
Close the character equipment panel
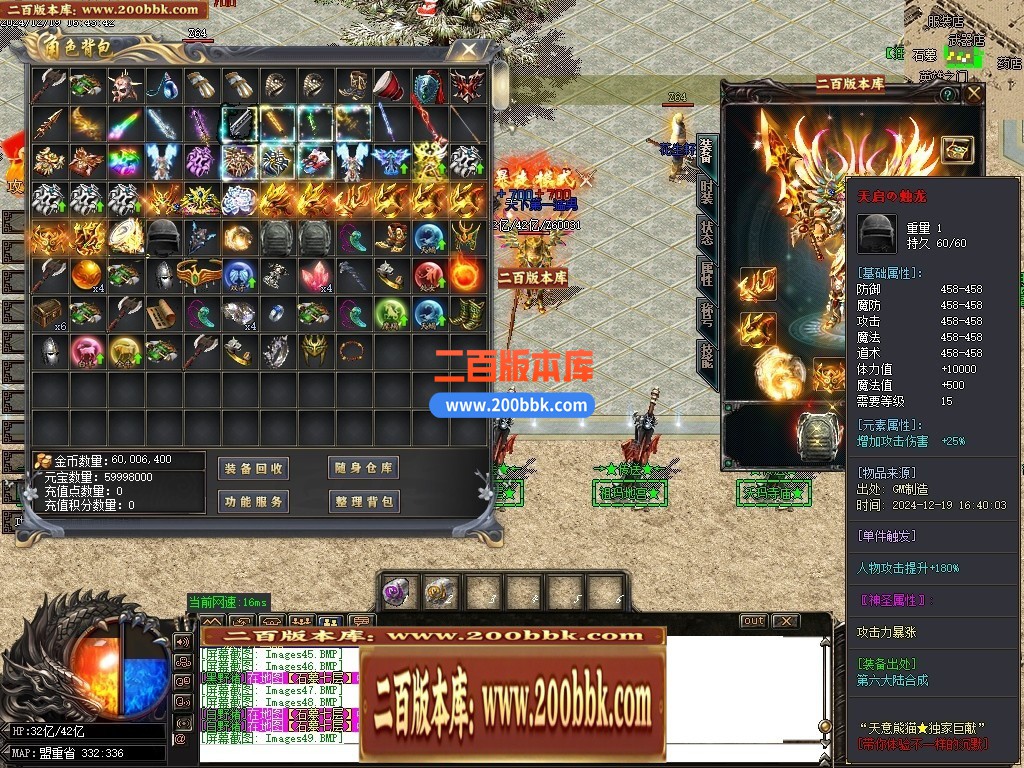(974, 95)
